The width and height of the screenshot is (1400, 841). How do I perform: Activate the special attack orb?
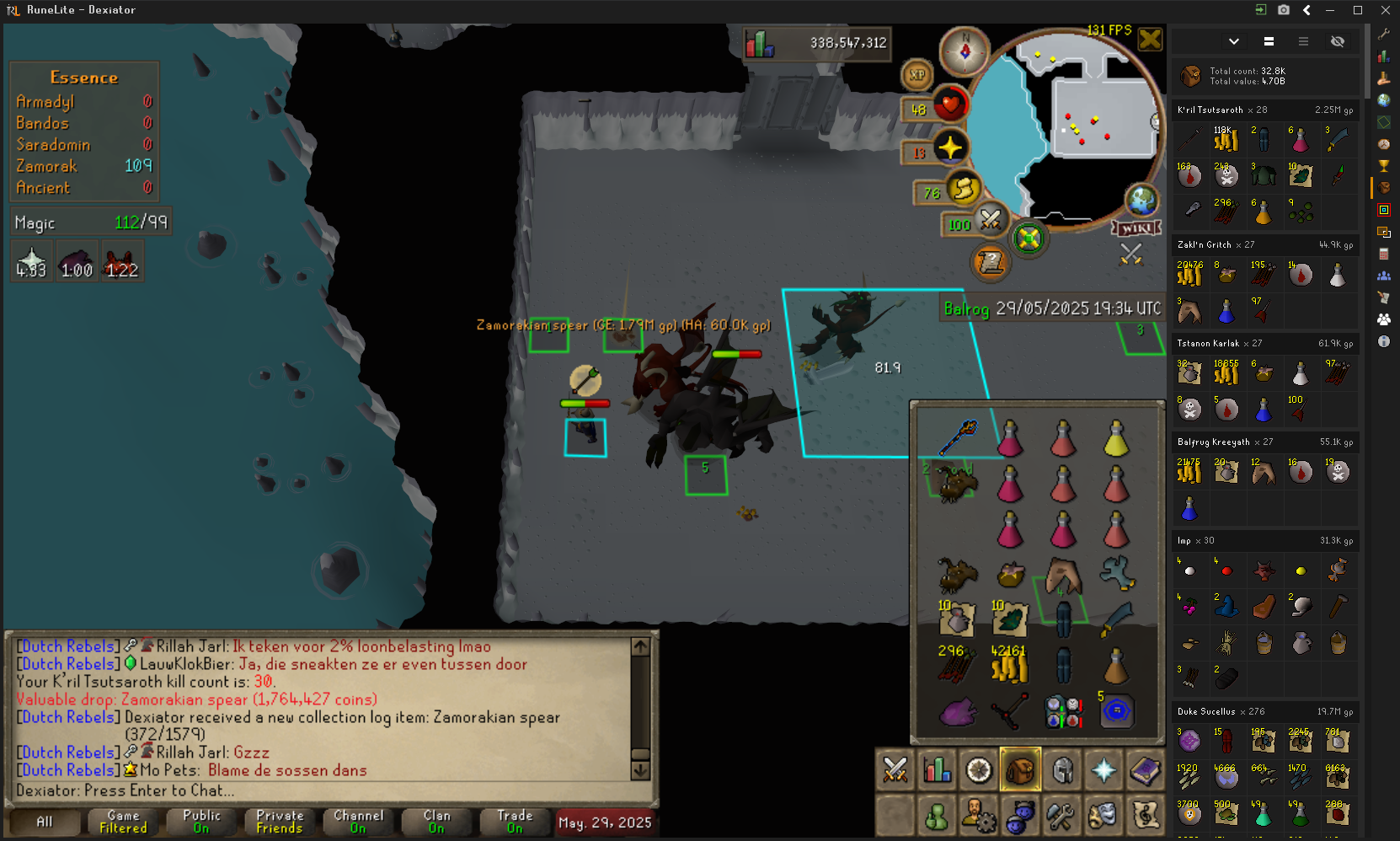[991, 220]
